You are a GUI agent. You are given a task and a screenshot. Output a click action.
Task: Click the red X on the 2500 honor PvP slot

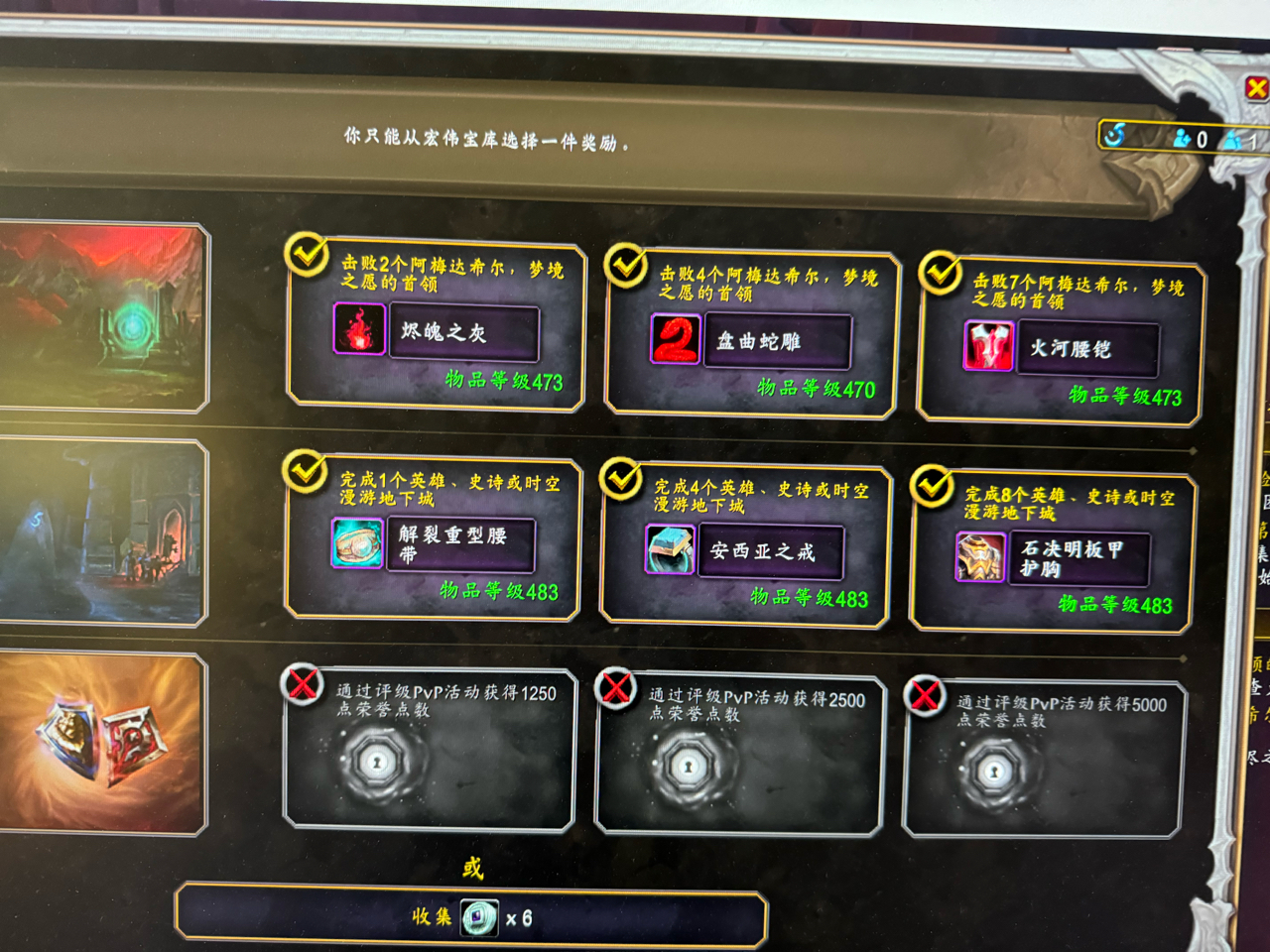point(618,687)
